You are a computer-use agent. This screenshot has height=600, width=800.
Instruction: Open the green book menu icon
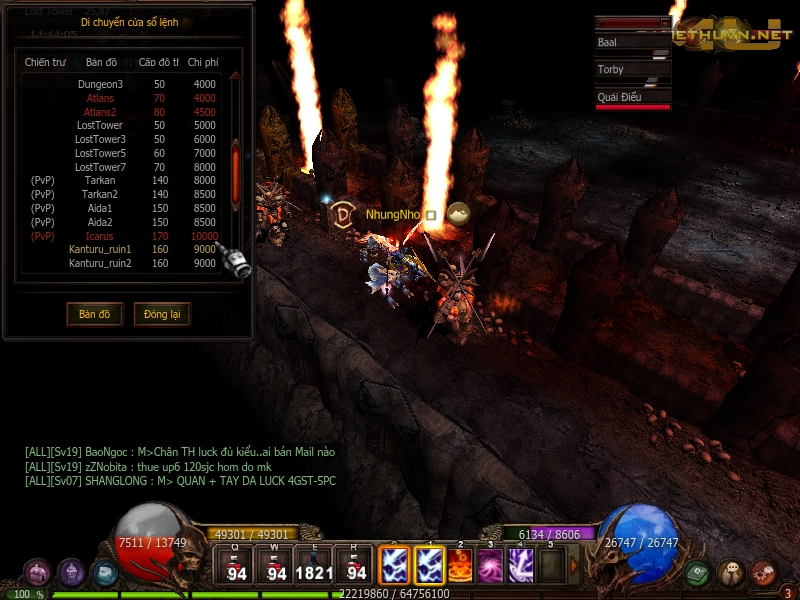[x=698, y=573]
